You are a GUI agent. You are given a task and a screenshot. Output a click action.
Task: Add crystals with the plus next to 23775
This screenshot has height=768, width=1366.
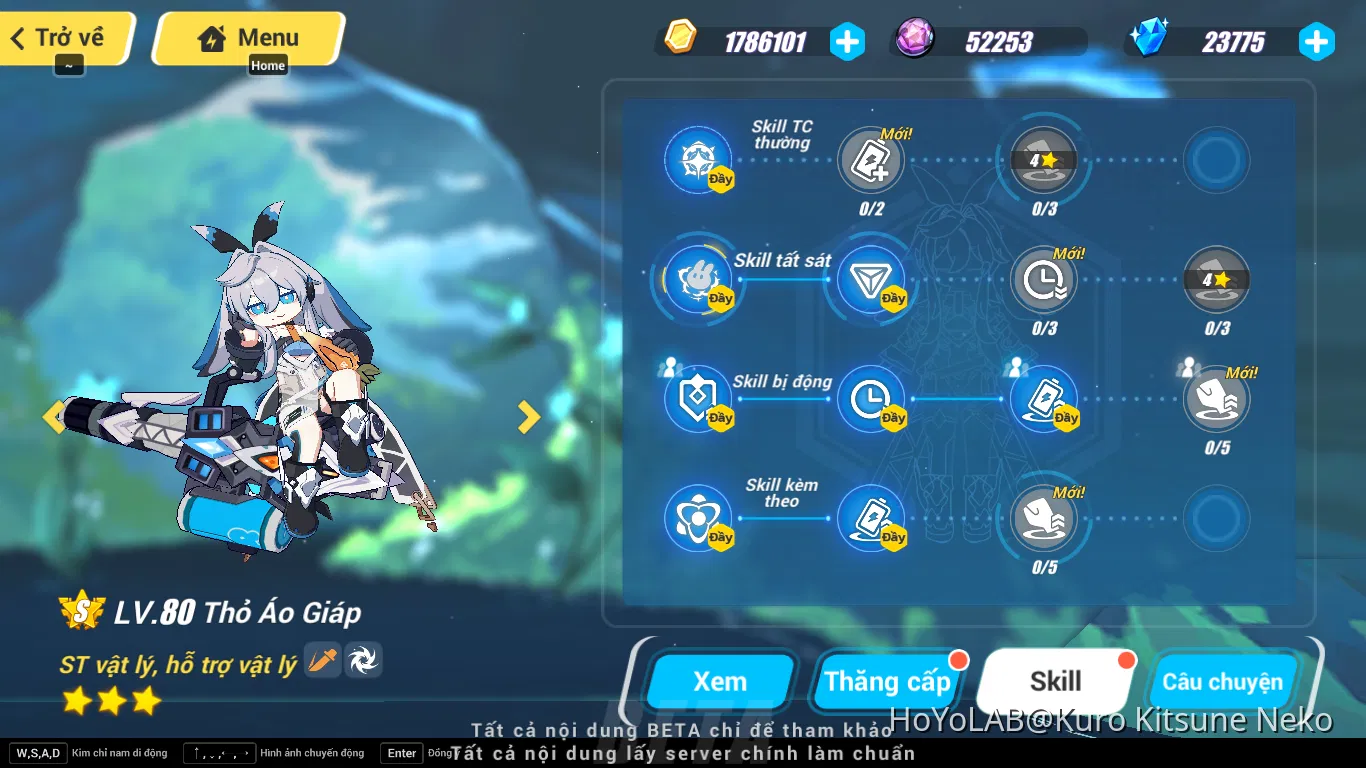1317,42
